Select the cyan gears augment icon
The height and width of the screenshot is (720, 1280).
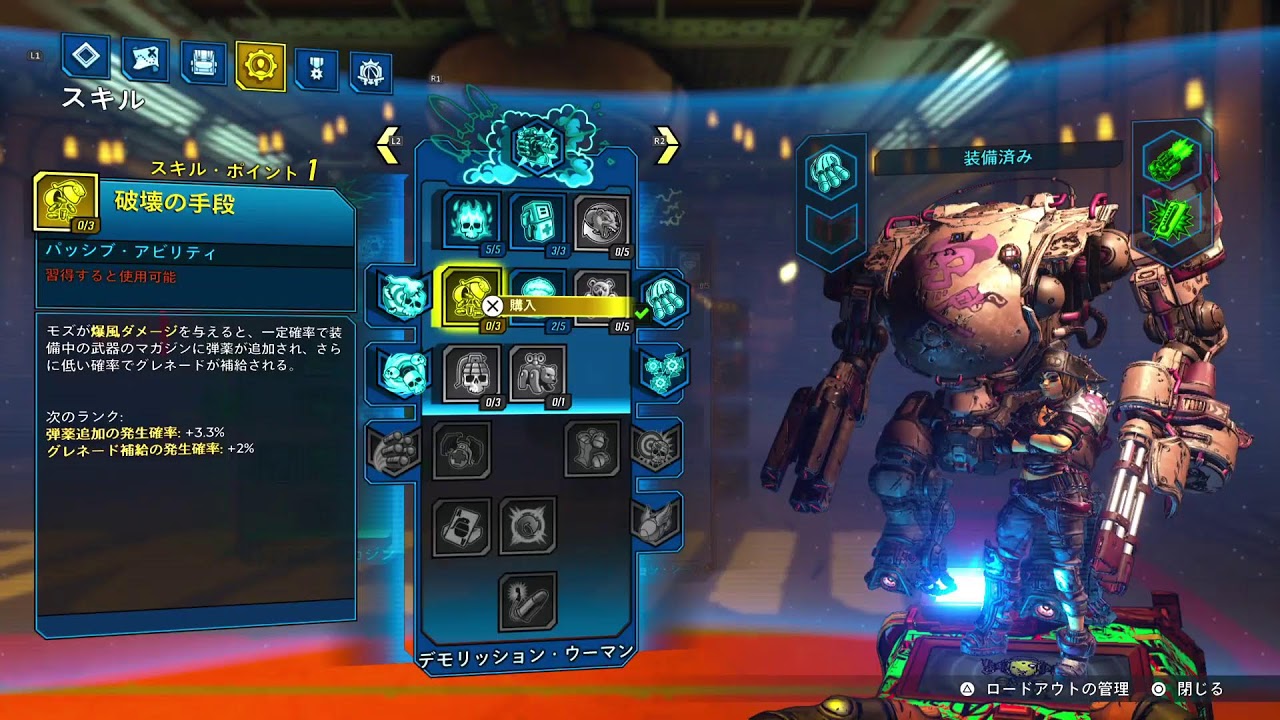pos(660,370)
